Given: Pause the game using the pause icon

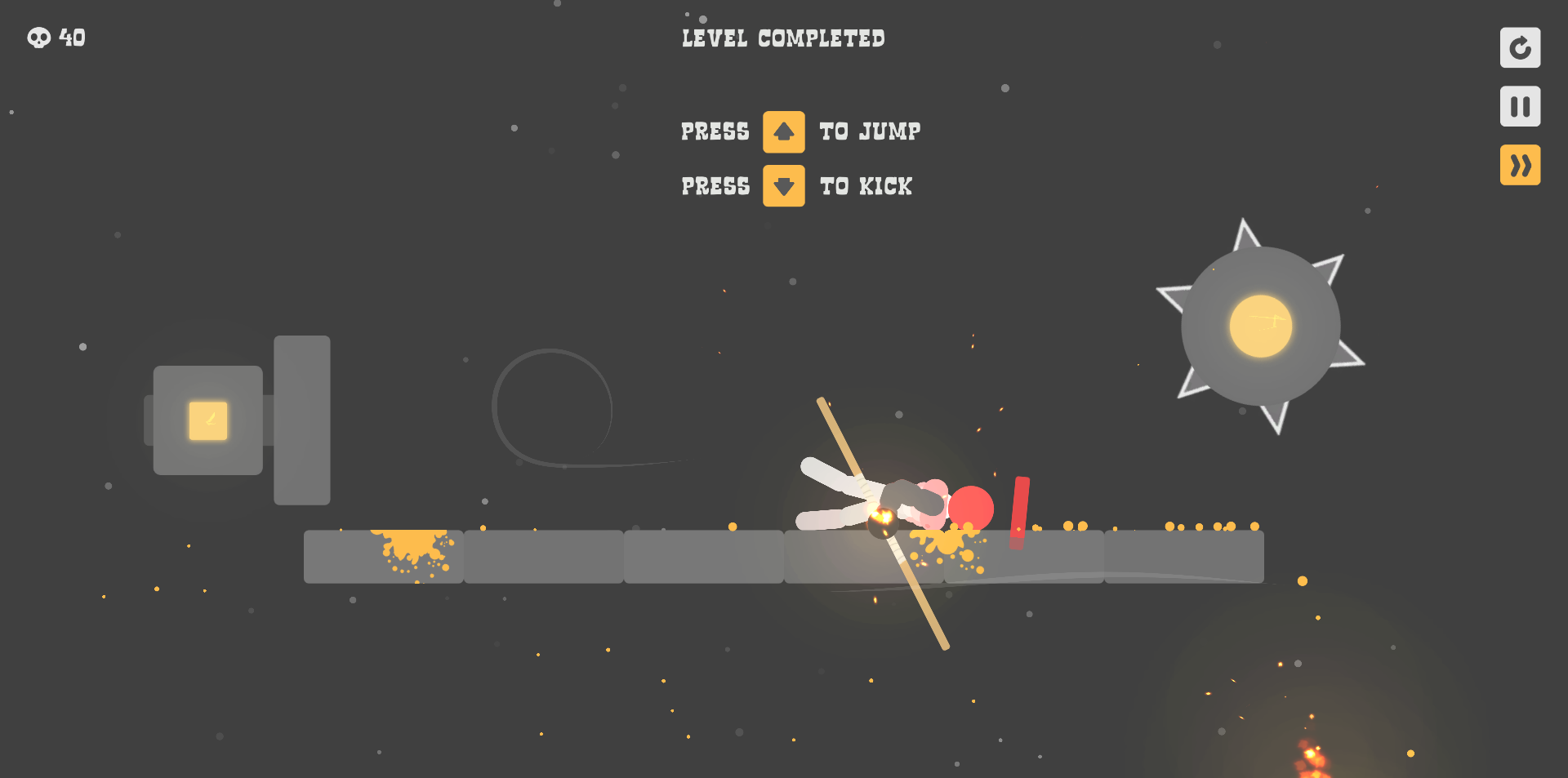Looking at the screenshot, I should pos(1520,106).
